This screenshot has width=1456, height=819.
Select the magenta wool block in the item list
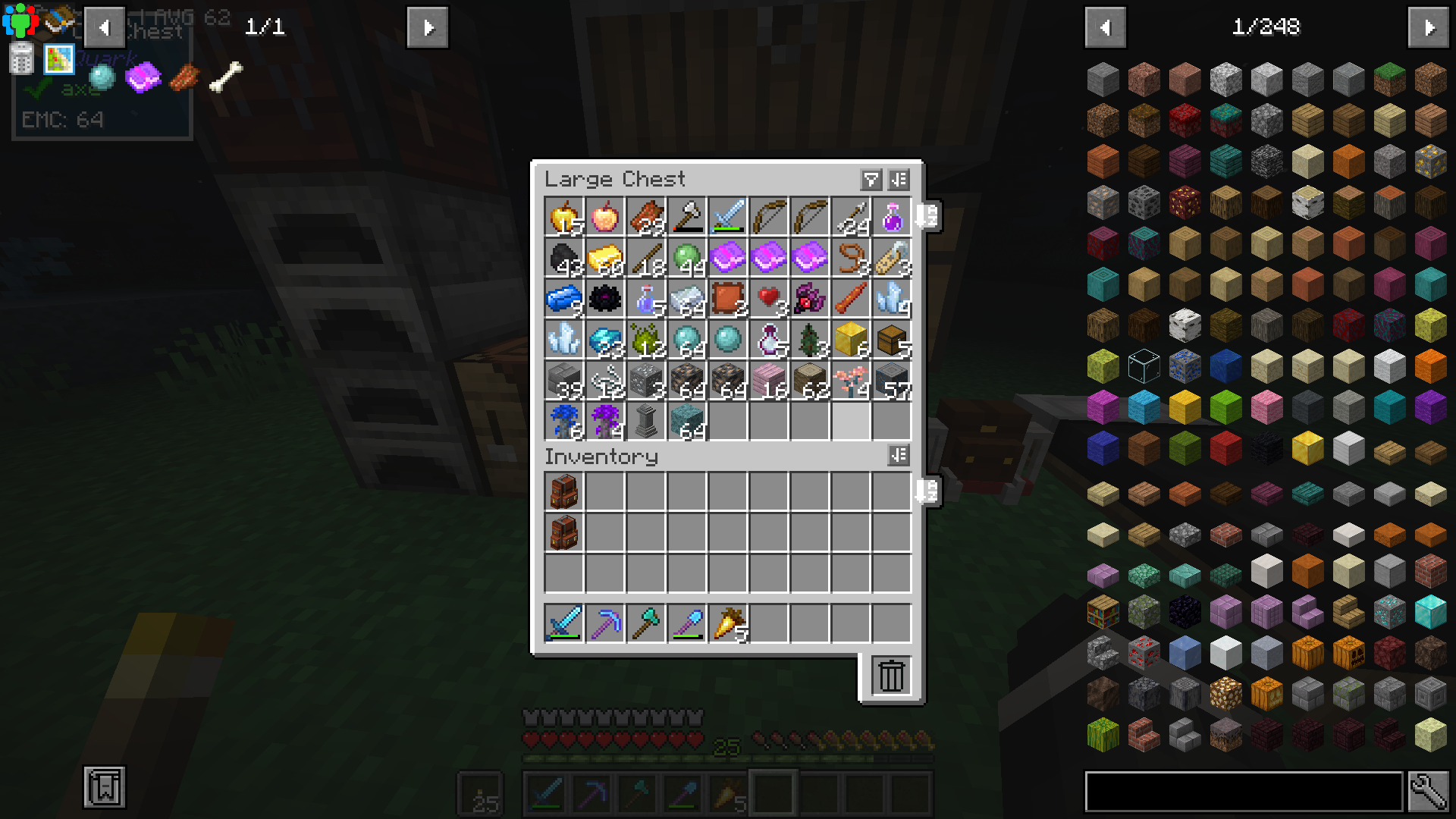(x=1103, y=407)
